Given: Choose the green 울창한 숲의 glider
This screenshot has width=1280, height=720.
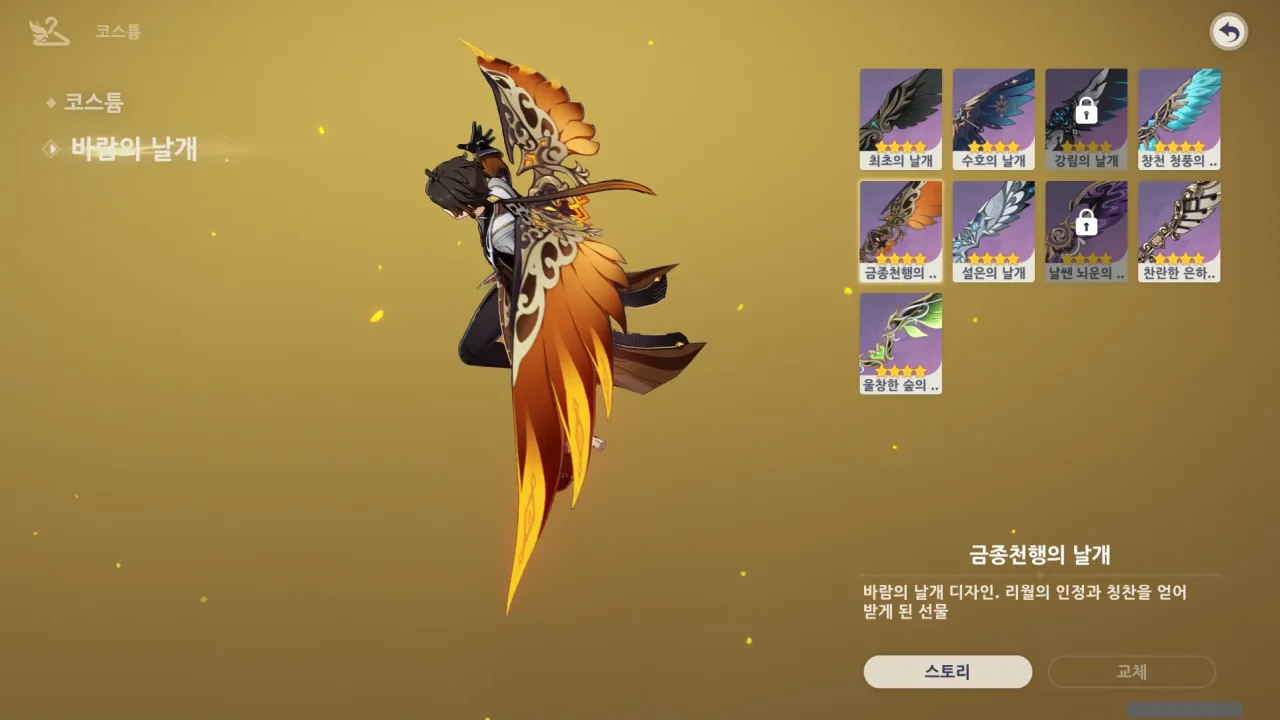Looking at the screenshot, I should pyautogui.click(x=901, y=343).
